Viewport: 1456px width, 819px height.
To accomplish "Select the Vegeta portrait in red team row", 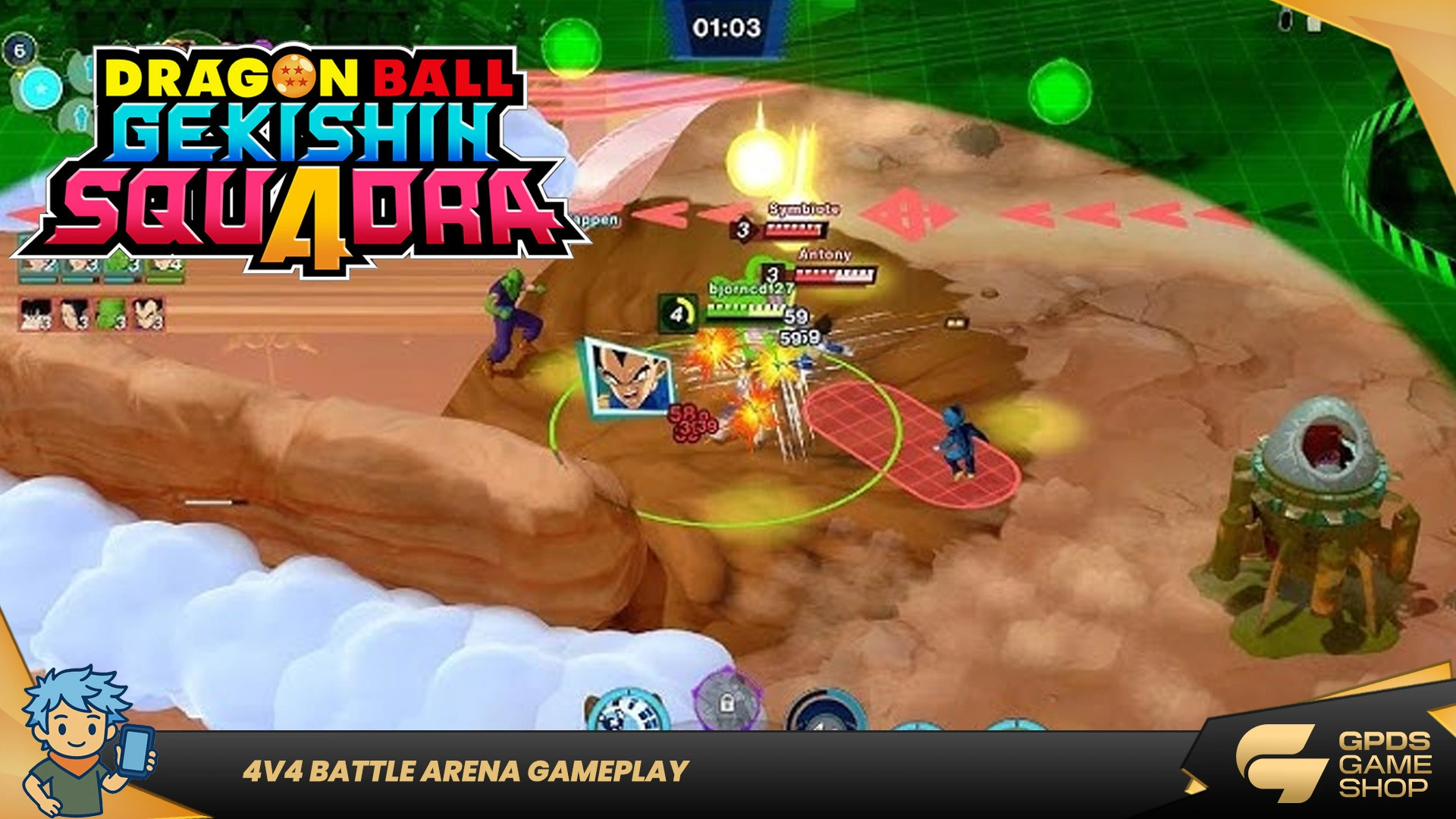I will click(x=147, y=313).
